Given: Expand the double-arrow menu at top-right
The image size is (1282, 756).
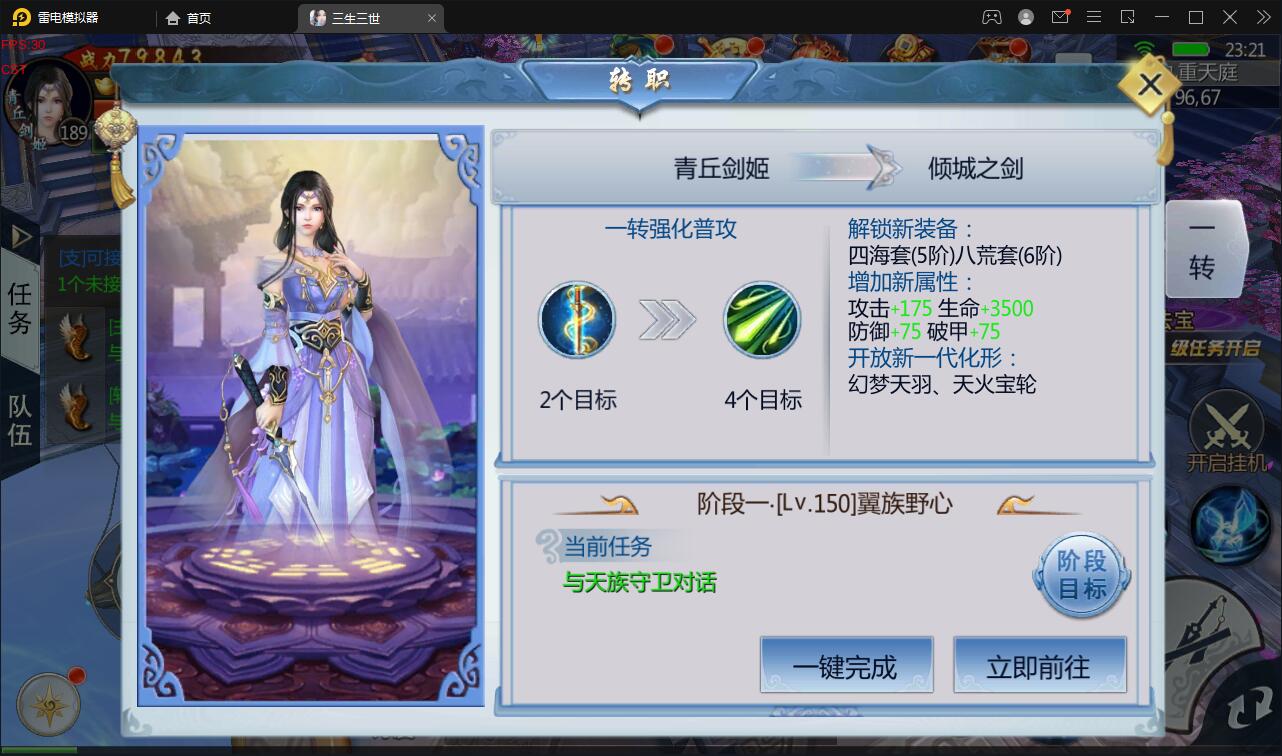Looking at the screenshot, I should coord(1262,16).
